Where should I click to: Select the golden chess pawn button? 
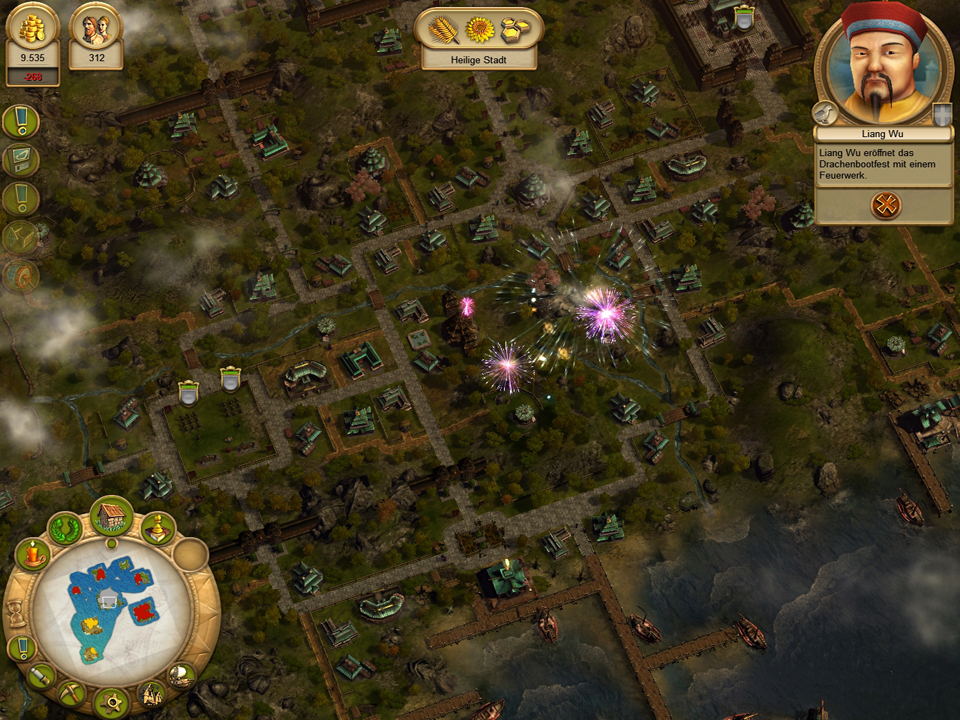pyautogui.click(x=158, y=528)
